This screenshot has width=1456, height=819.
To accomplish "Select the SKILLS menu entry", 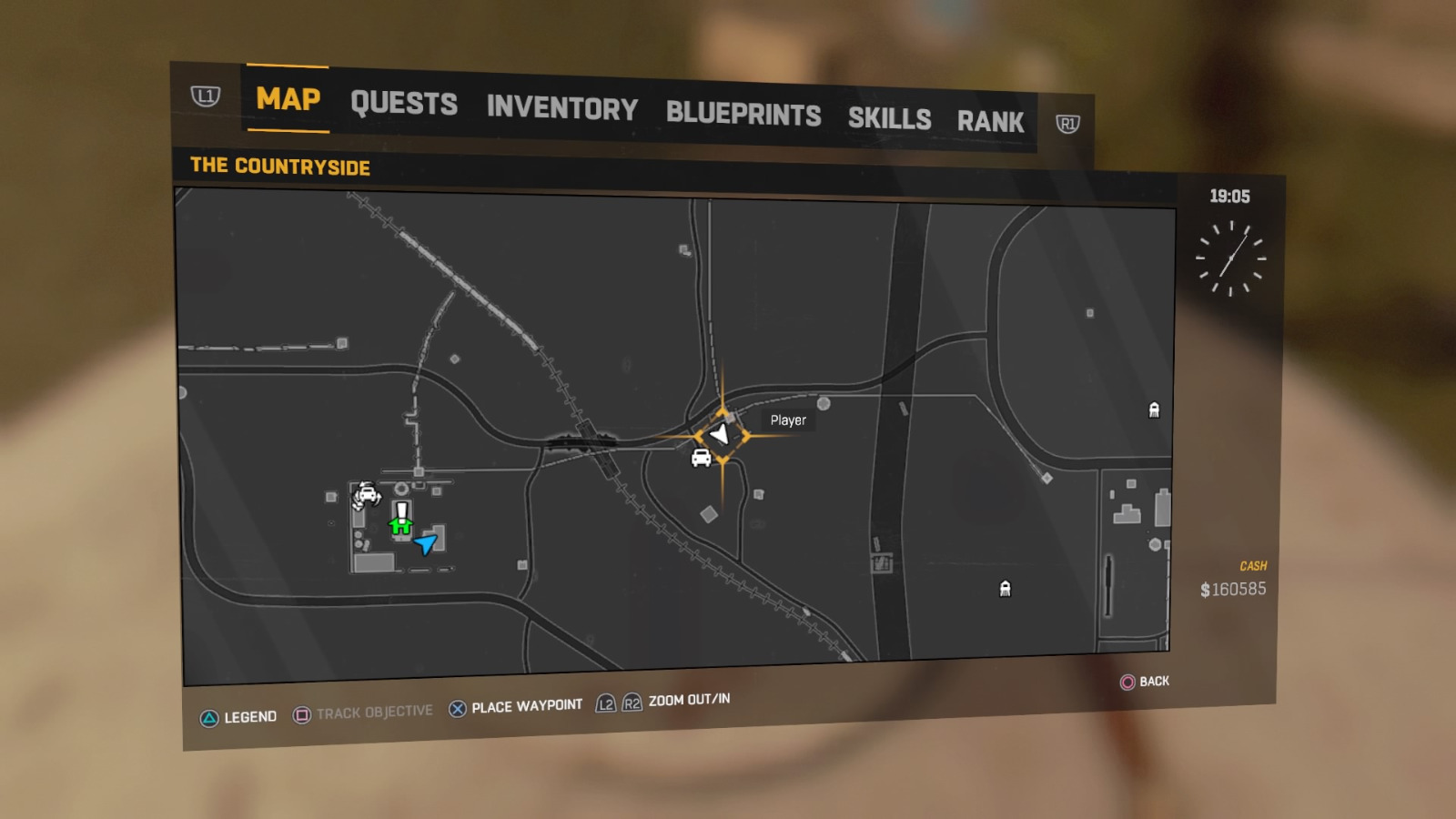I will (889, 118).
